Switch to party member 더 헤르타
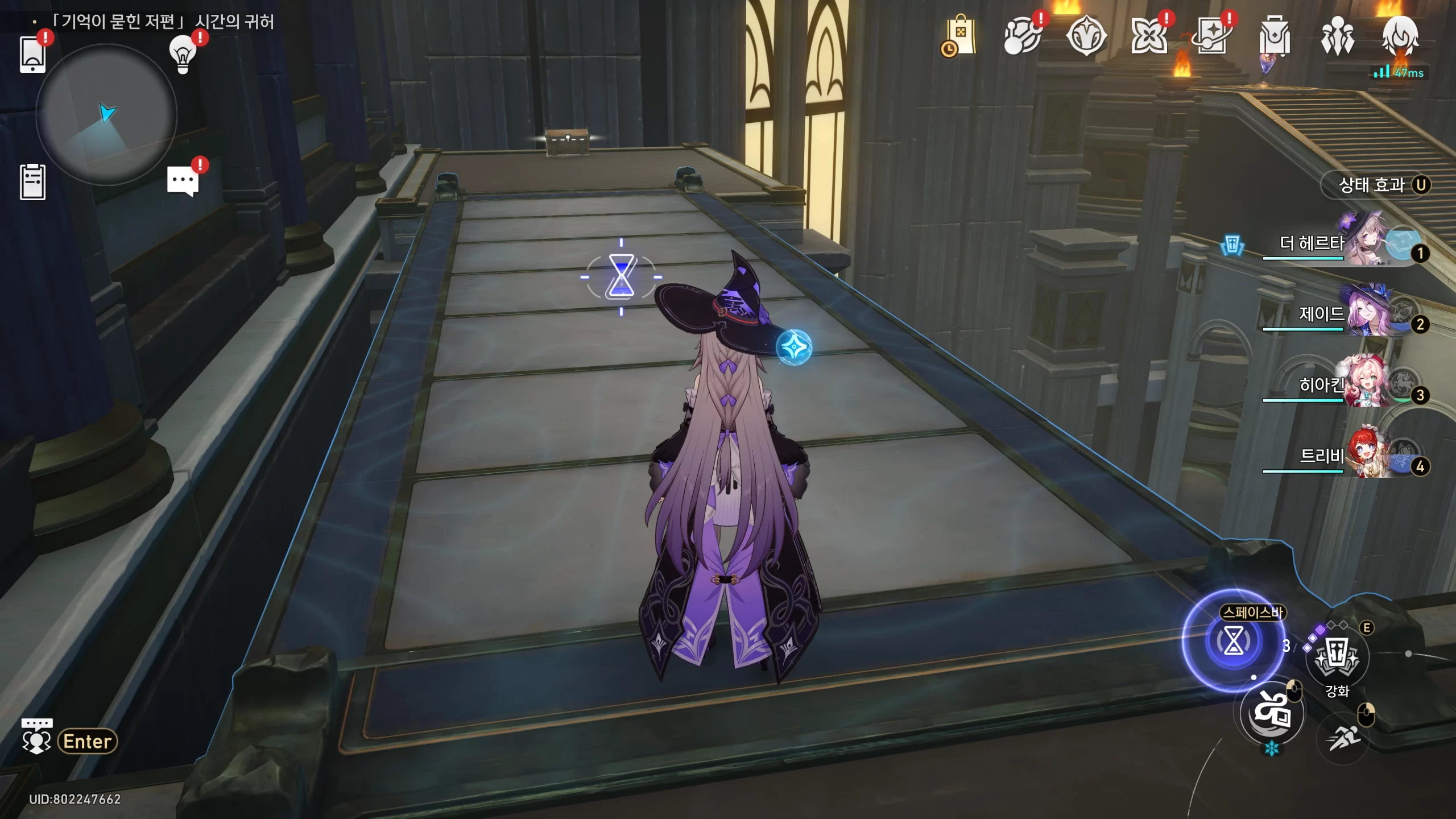This screenshot has width=1456, height=819. tap(1365, 243)
